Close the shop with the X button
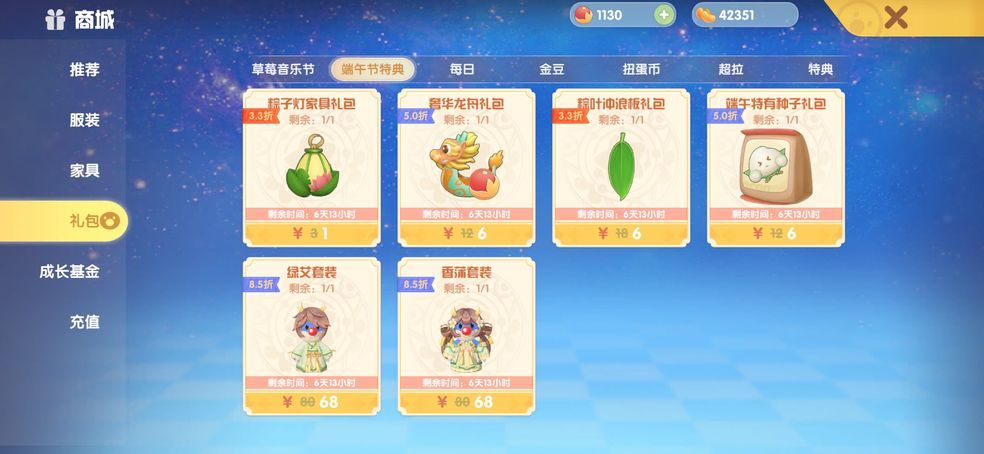The image size is (984, 454). [896, 16]
